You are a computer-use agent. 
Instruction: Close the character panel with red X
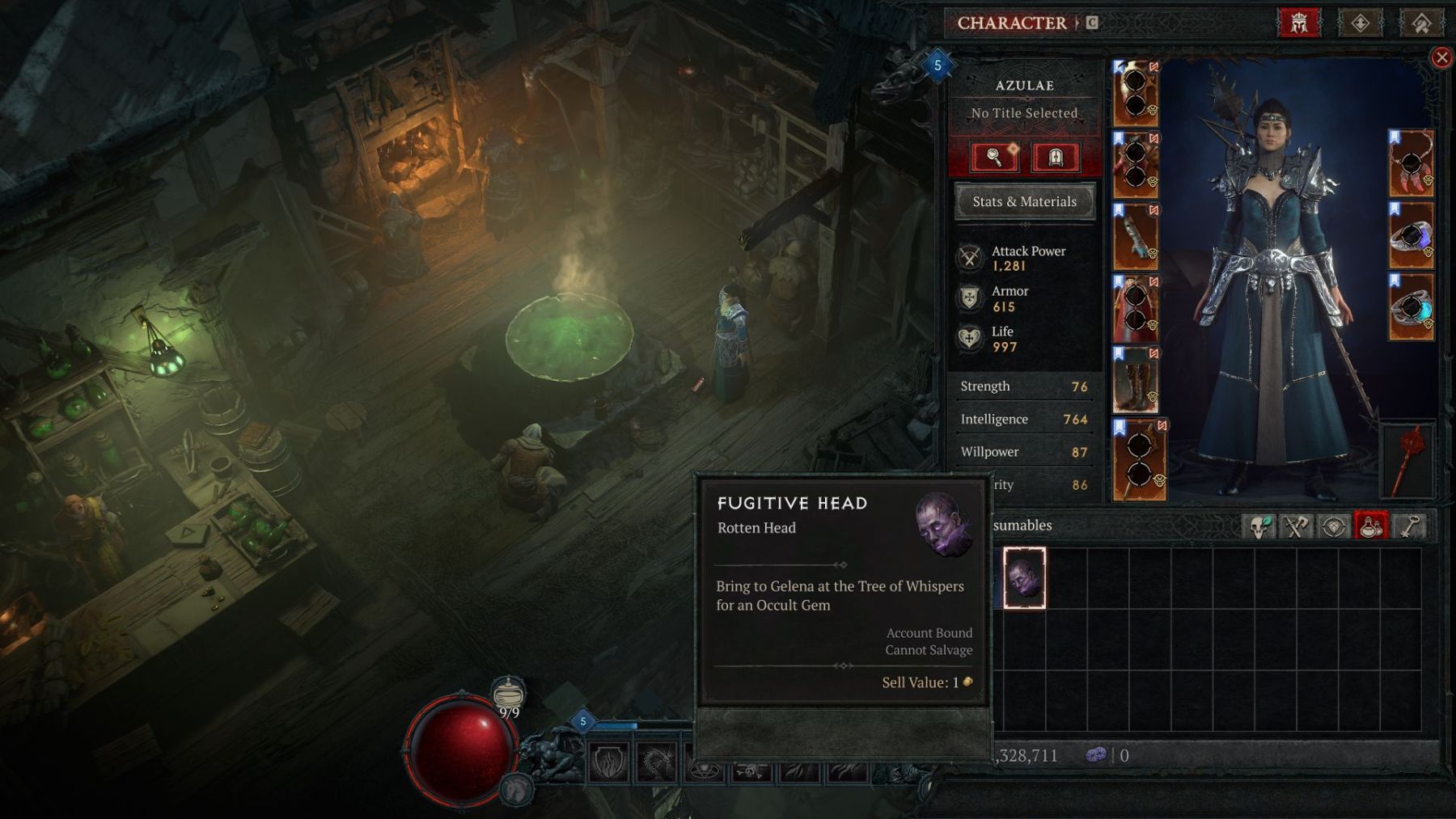tap(1441, 57)
